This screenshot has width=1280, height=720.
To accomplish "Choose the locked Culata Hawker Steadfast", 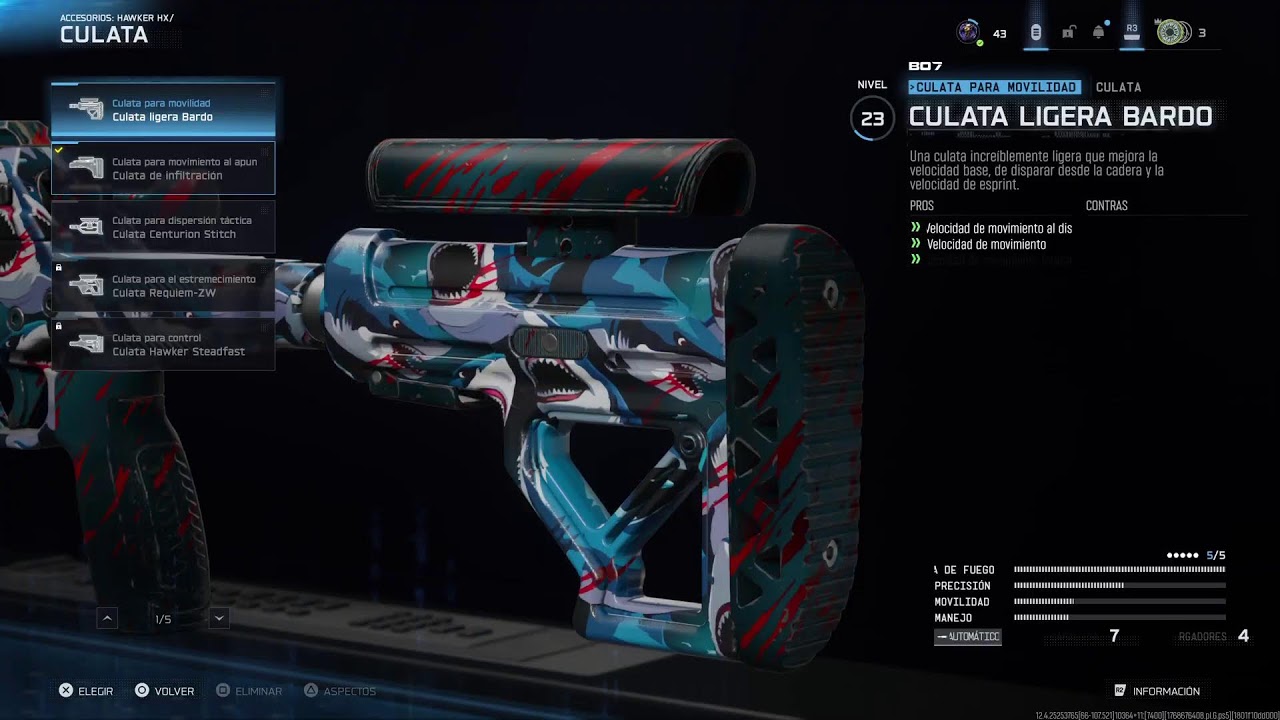I will 163,344.
